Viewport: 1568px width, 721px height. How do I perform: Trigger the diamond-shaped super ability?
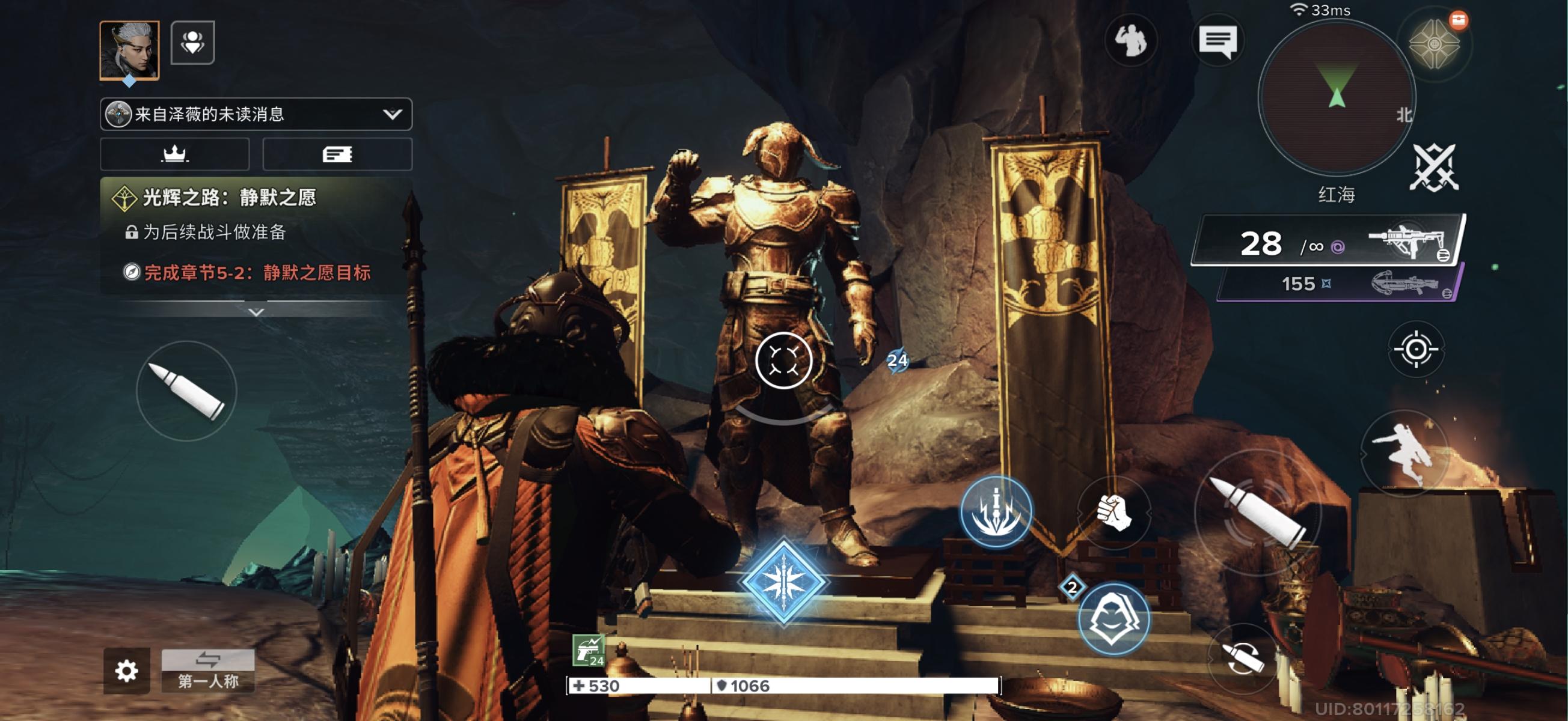click(x=783, y=582)
